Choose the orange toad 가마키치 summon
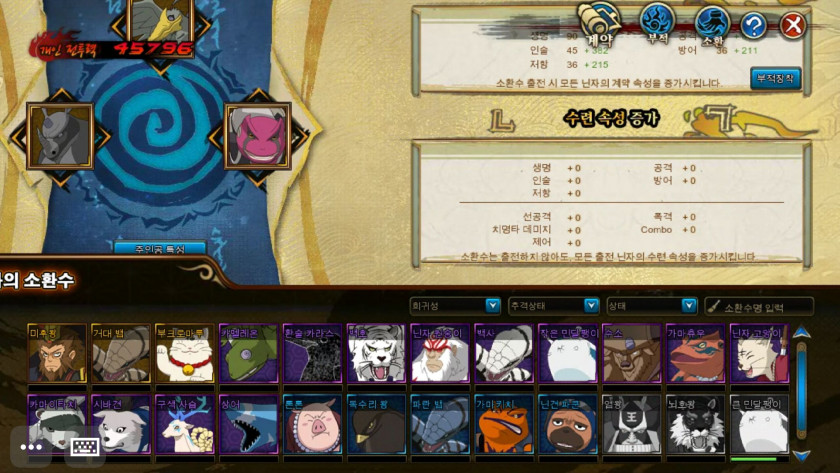 [505, 425]
